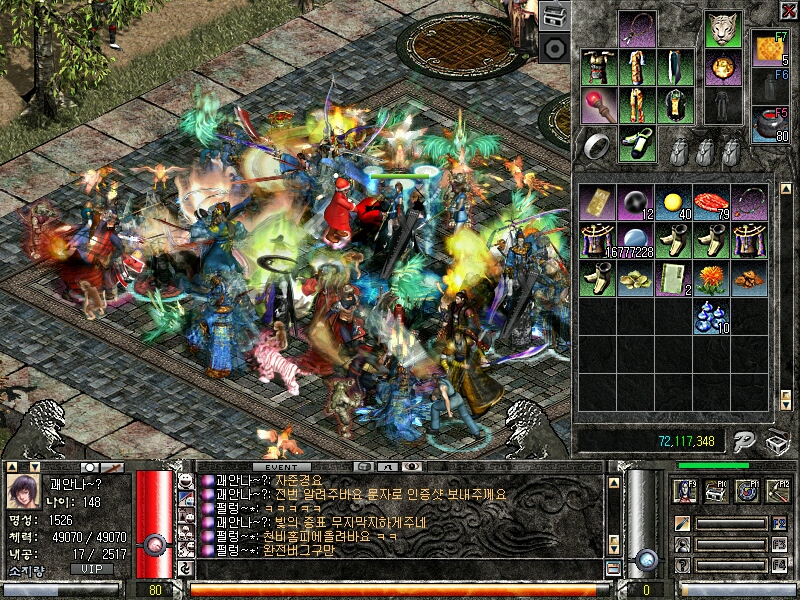Viewport: 800px width, 600px height.
Task: Select the red orb staff weapon slot
Action: [x=600, y=106]
